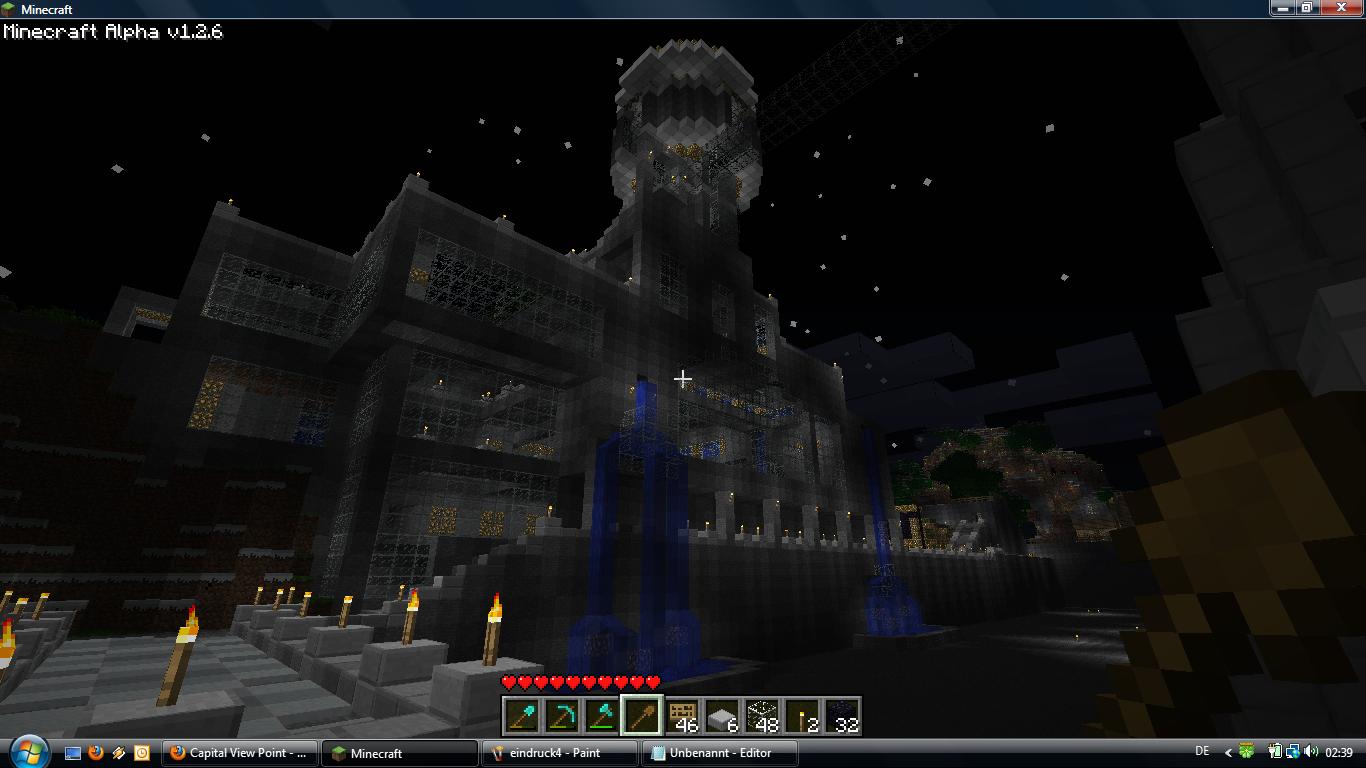
Task: Select the diamond pickaxe hotbar slot
Action: click(x=561, y=716)
